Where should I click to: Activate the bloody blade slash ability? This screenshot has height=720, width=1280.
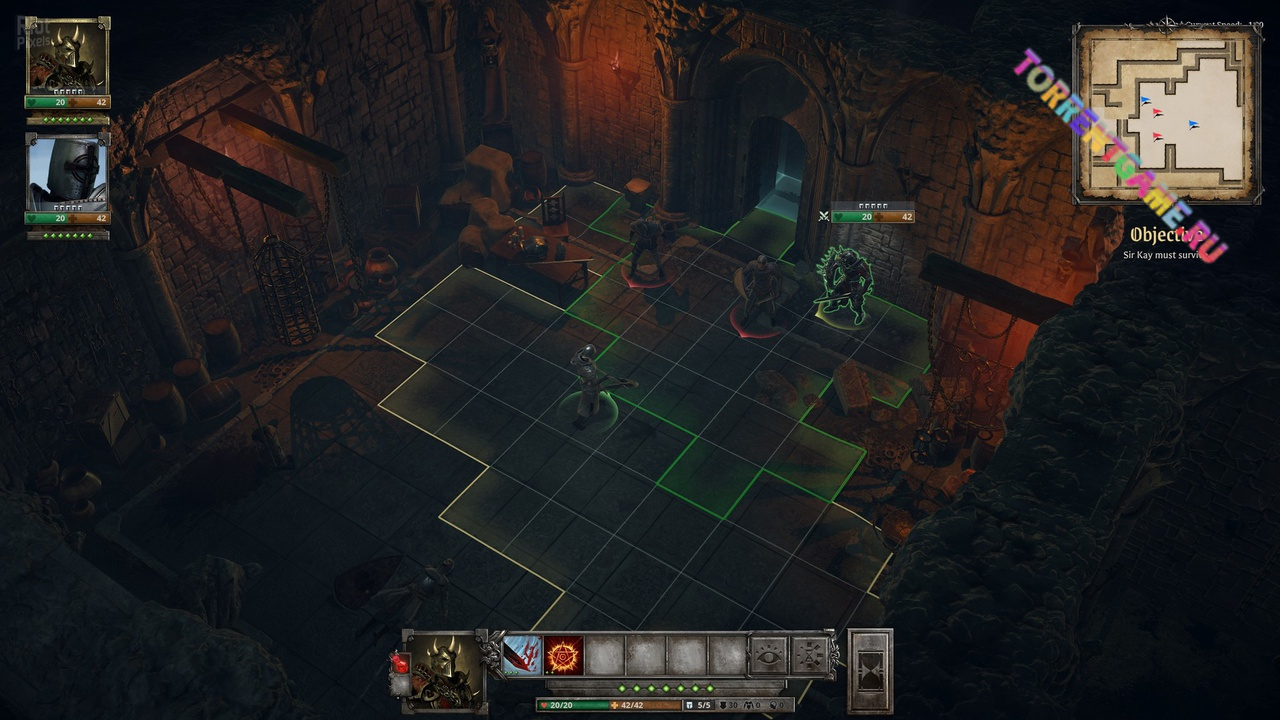click(522, 655)
